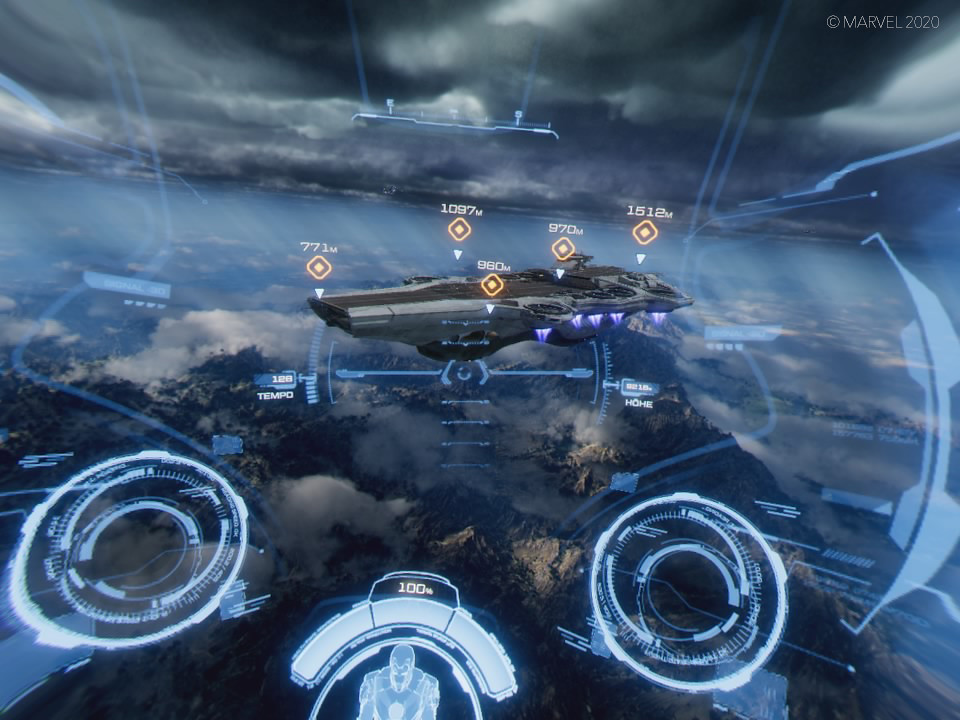Select the 771m objective marker
The width and height of the screenshot is (960, 720).
[319, 267]
